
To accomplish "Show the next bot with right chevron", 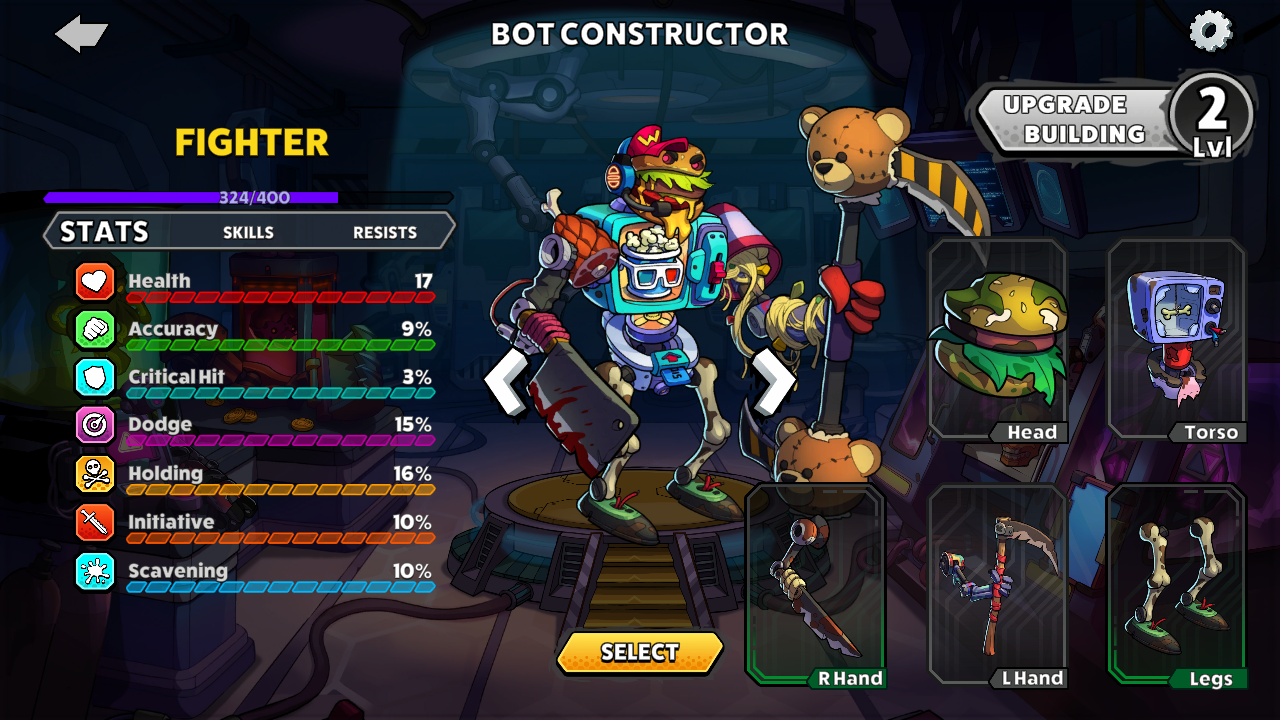I will click(x=773, y=381).
